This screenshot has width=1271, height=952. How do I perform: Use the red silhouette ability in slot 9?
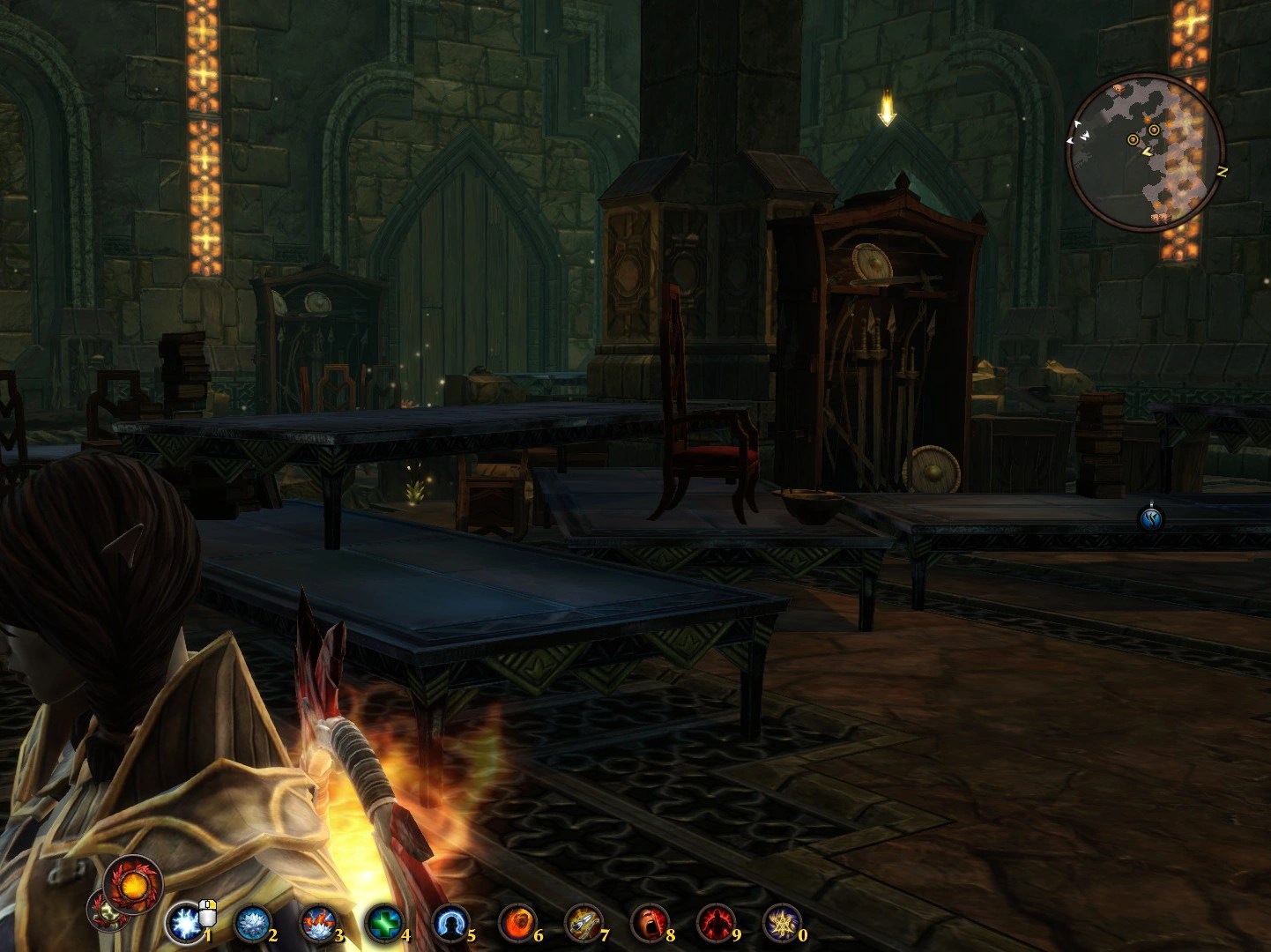(x=715, y=924)
